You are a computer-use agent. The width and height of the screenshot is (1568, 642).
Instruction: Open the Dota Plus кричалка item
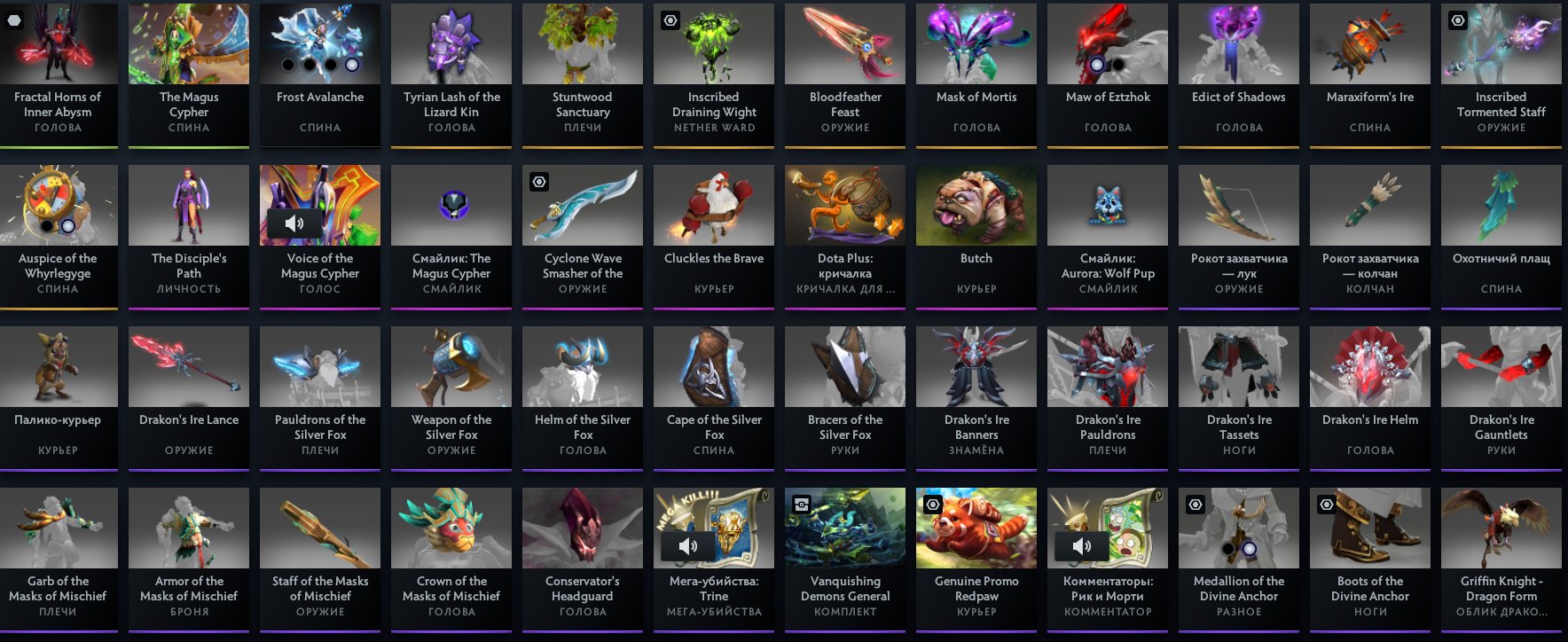[844, 205]
